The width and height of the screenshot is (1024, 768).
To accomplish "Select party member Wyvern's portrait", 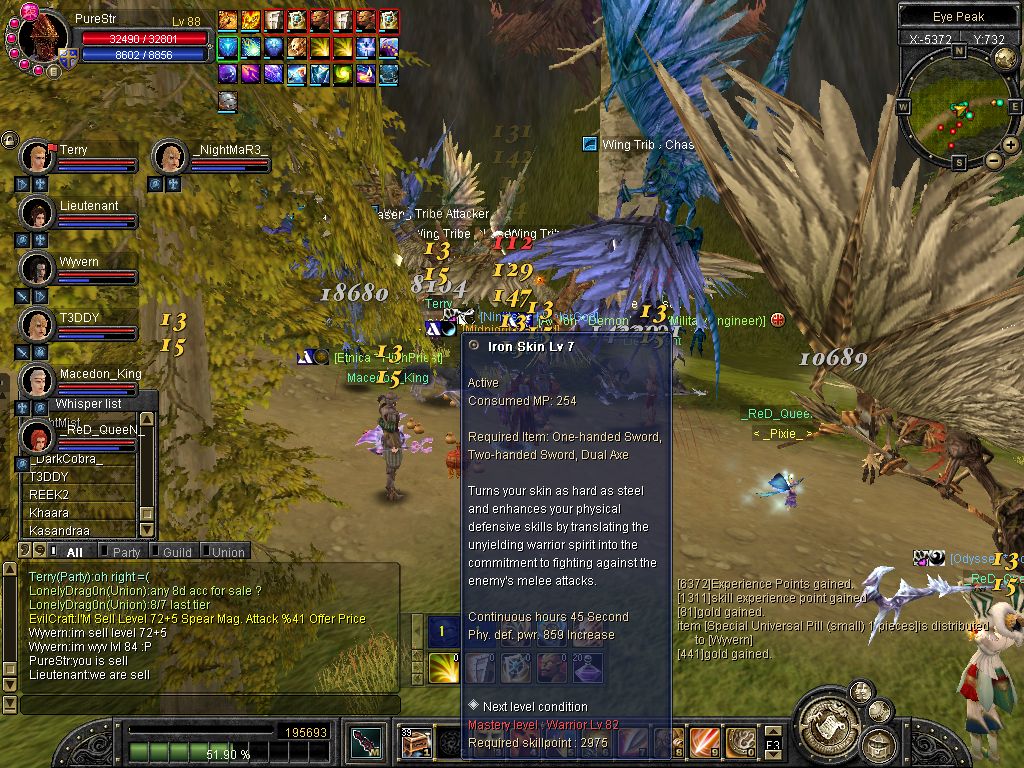I will (x=38, y=269).
